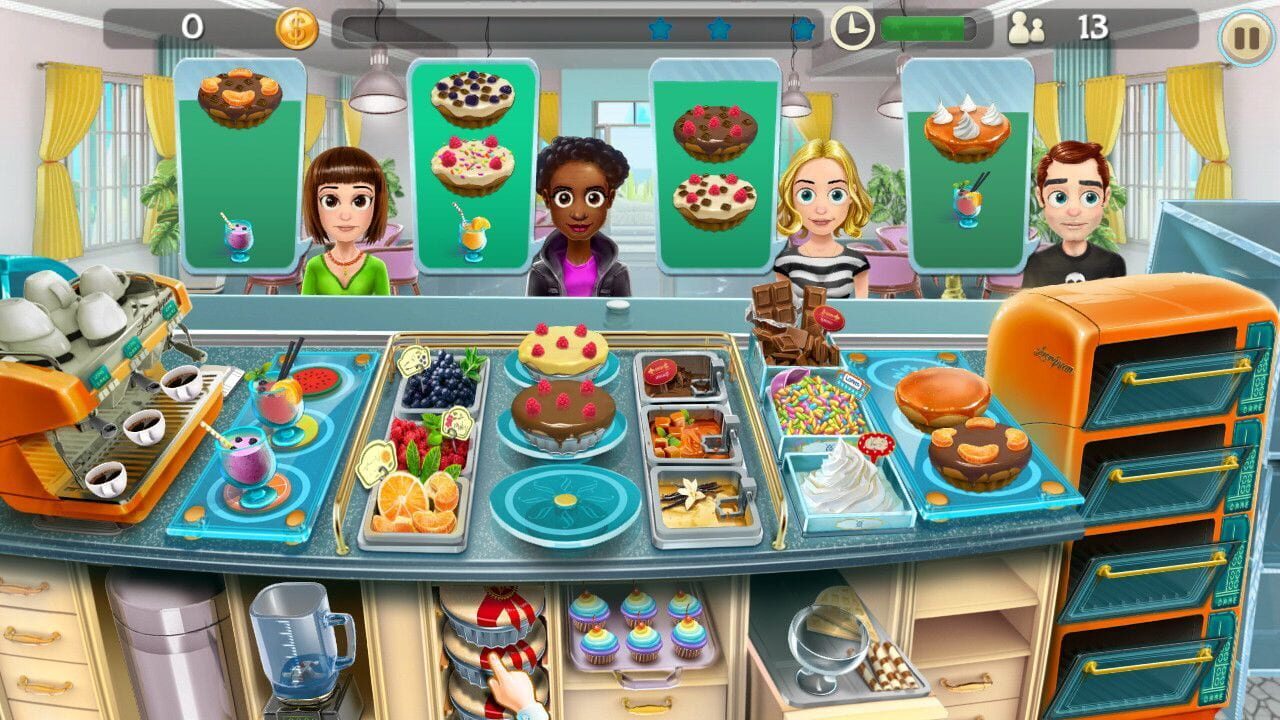The width and height of the screenshot is (1280, 720).
Task: Click the gold coin counter
Action: pos(298,27)
